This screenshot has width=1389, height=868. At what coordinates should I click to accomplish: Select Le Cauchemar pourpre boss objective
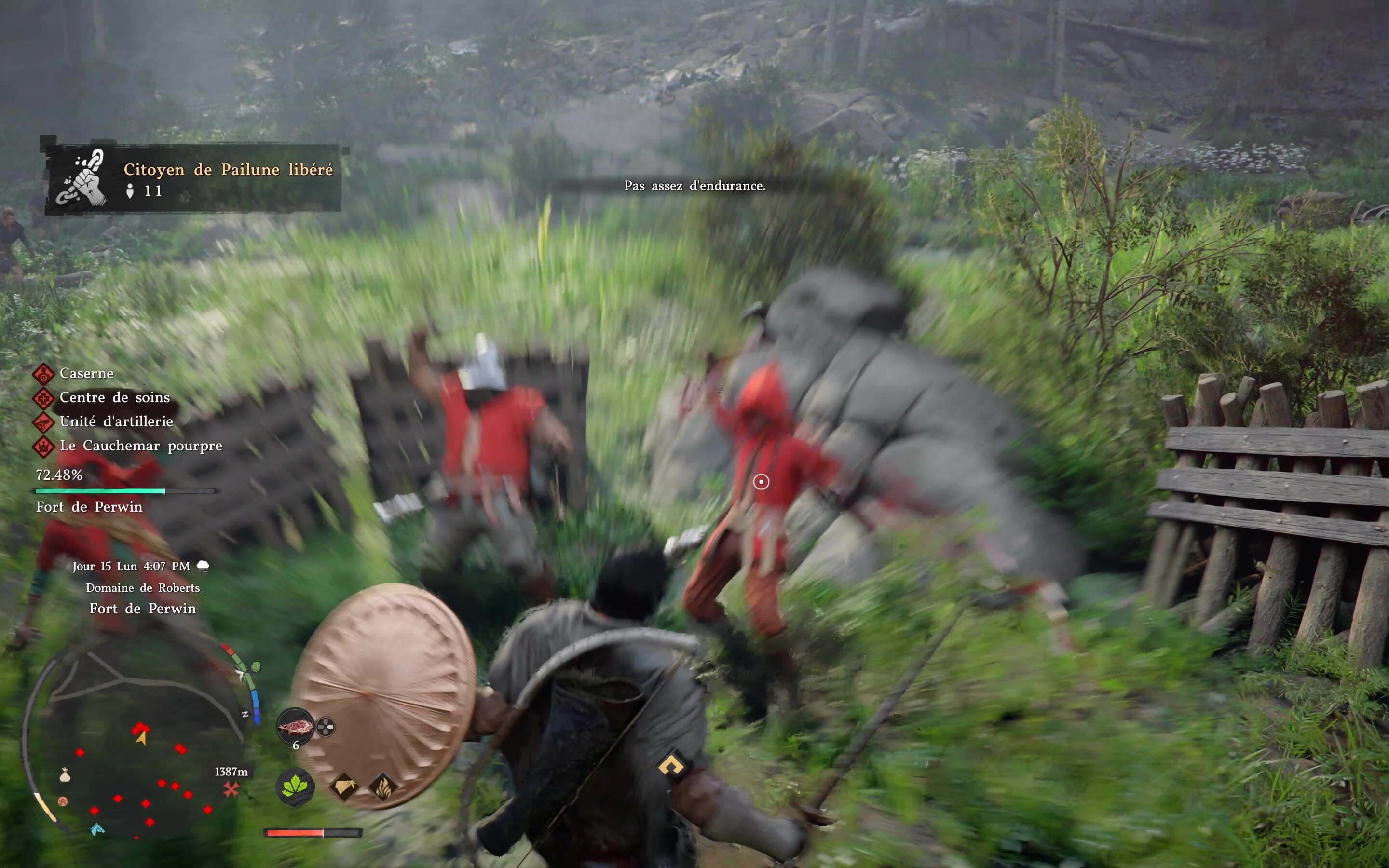(x=140, y=446)
